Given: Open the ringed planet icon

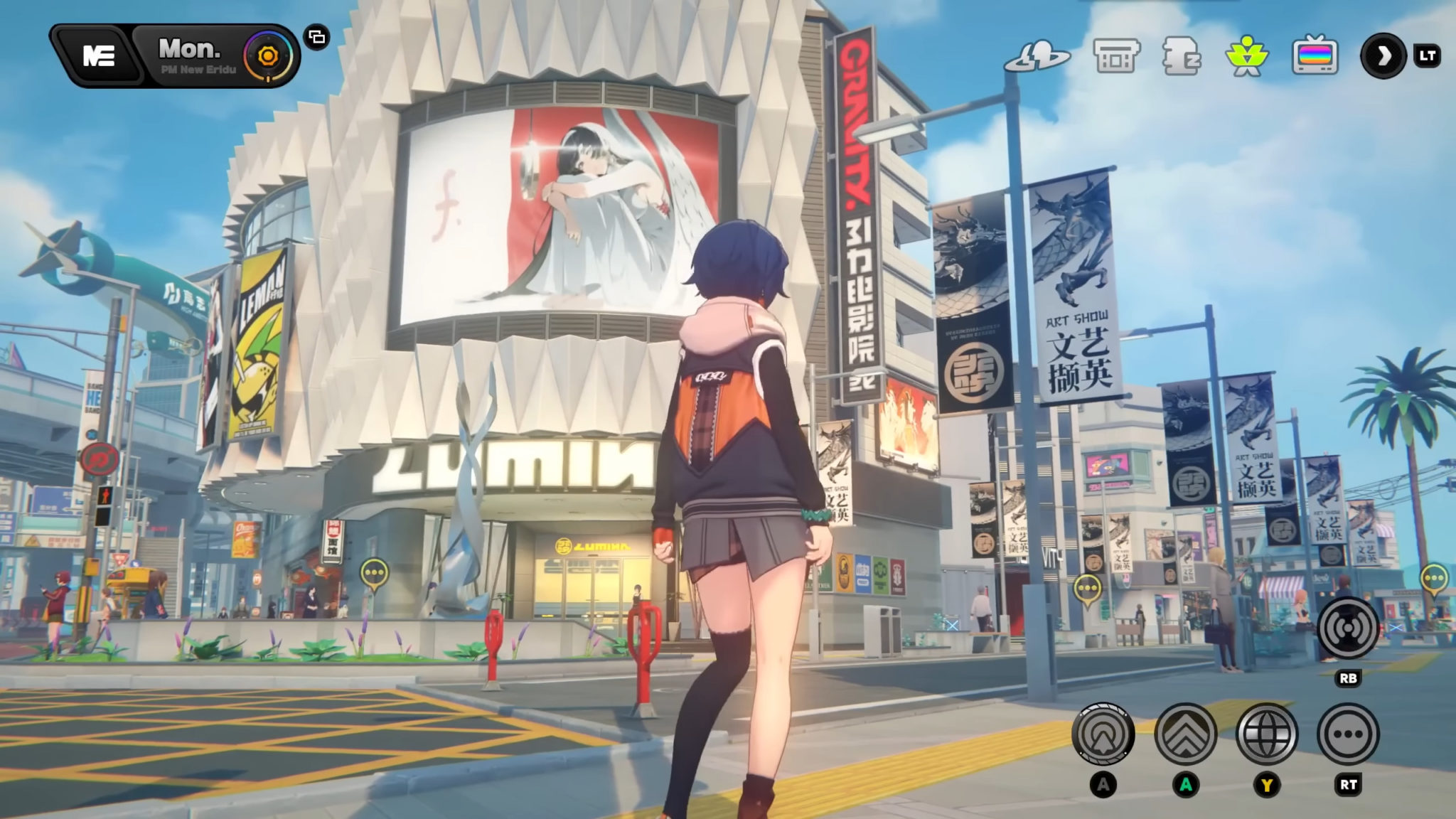Looking at the screenshot, I should tap(1037, 57).
